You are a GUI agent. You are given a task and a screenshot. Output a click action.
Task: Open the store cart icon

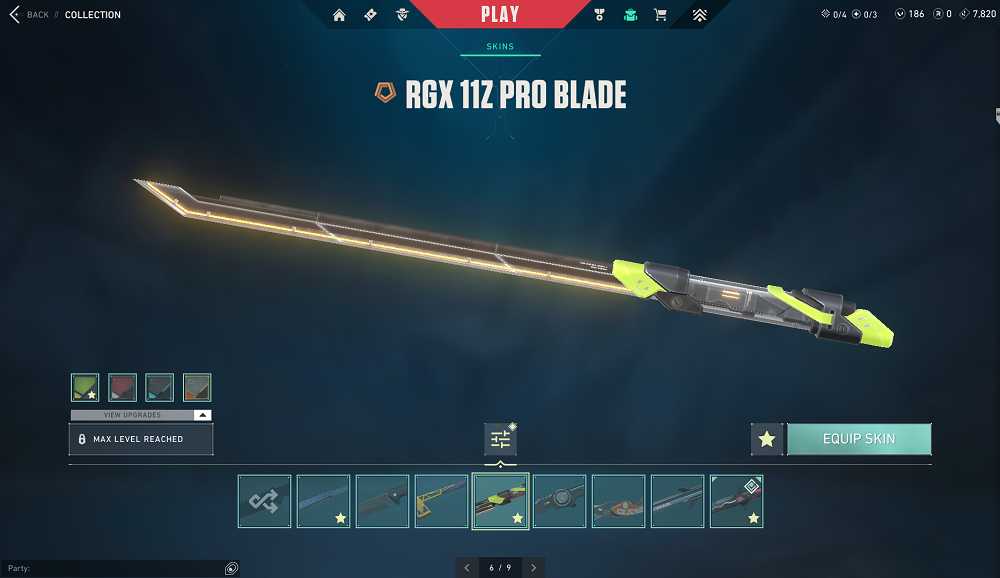tap(660, 15)
